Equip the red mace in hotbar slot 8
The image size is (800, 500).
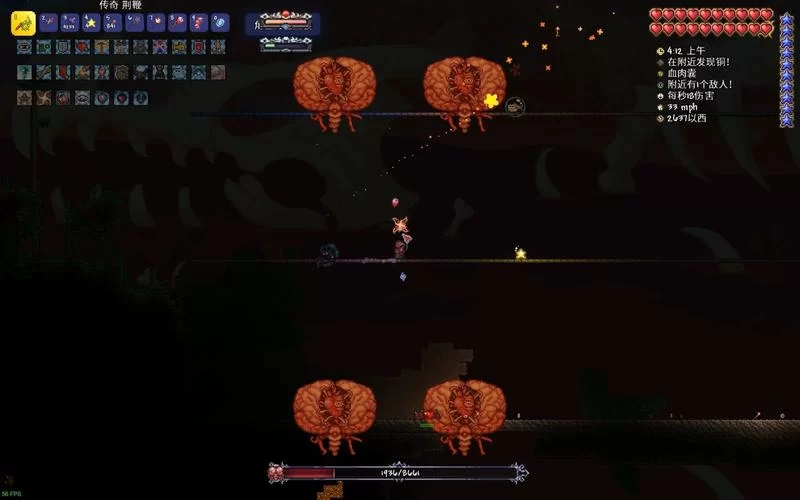pos(177,22)
